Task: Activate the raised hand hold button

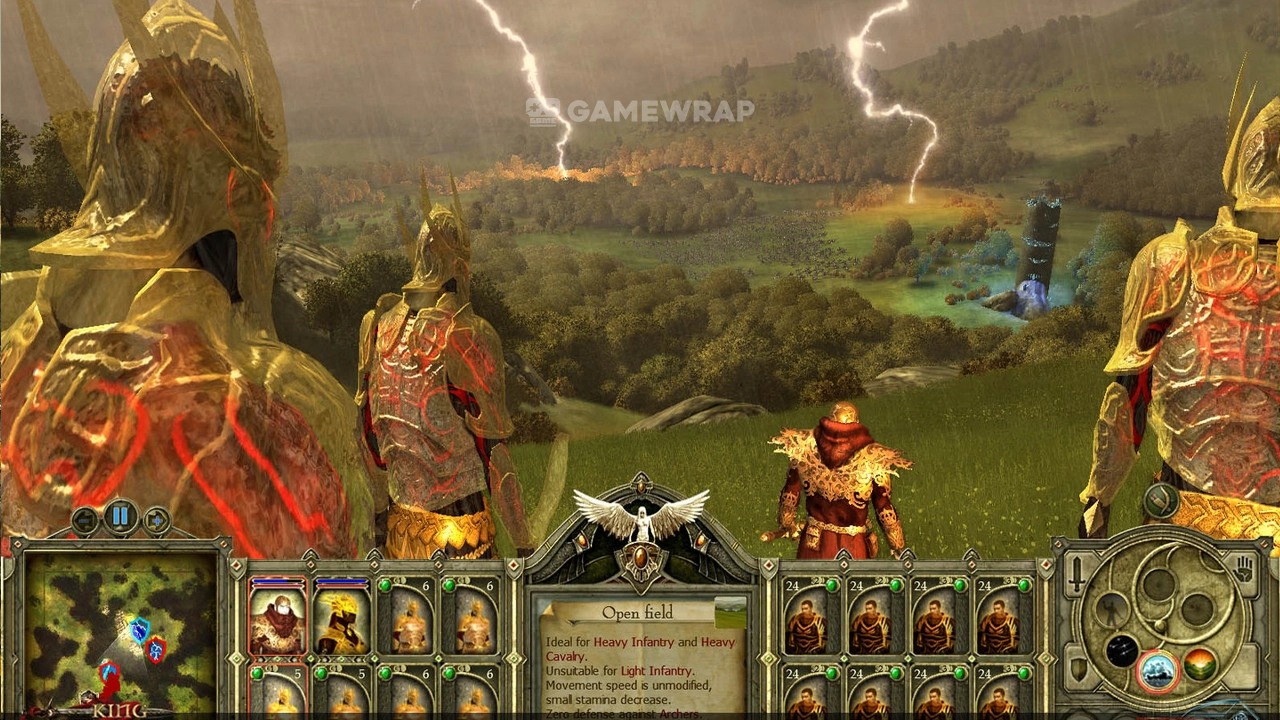Action: (x=1244, y=570)
